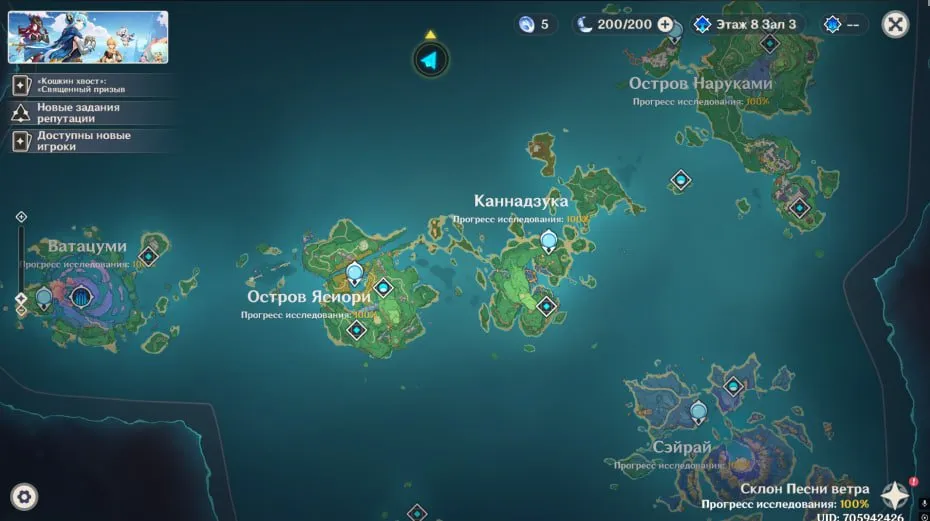
Task: Click the moon-shaped resin icon
Action: 586,24
